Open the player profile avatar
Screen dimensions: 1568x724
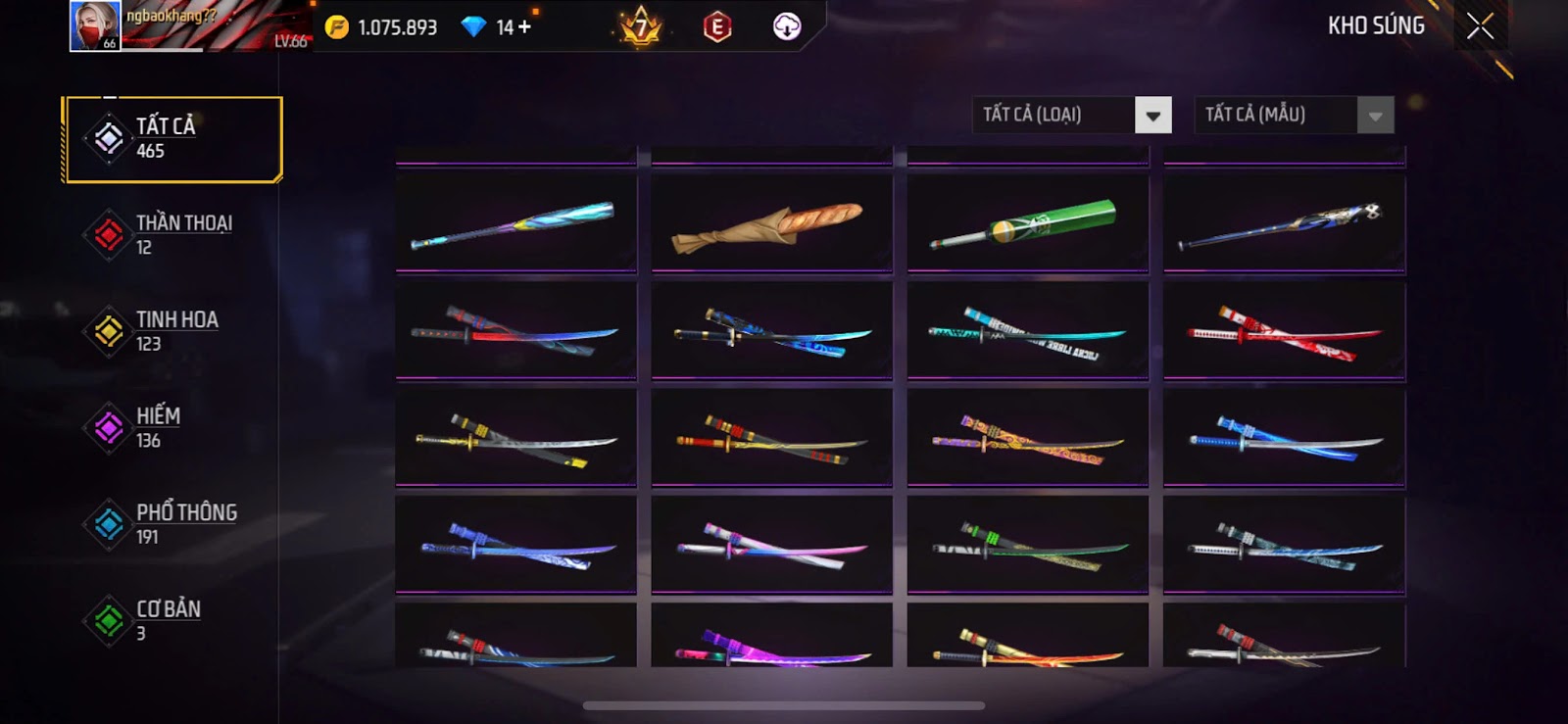pyautogui.click(x=95, y=25)
